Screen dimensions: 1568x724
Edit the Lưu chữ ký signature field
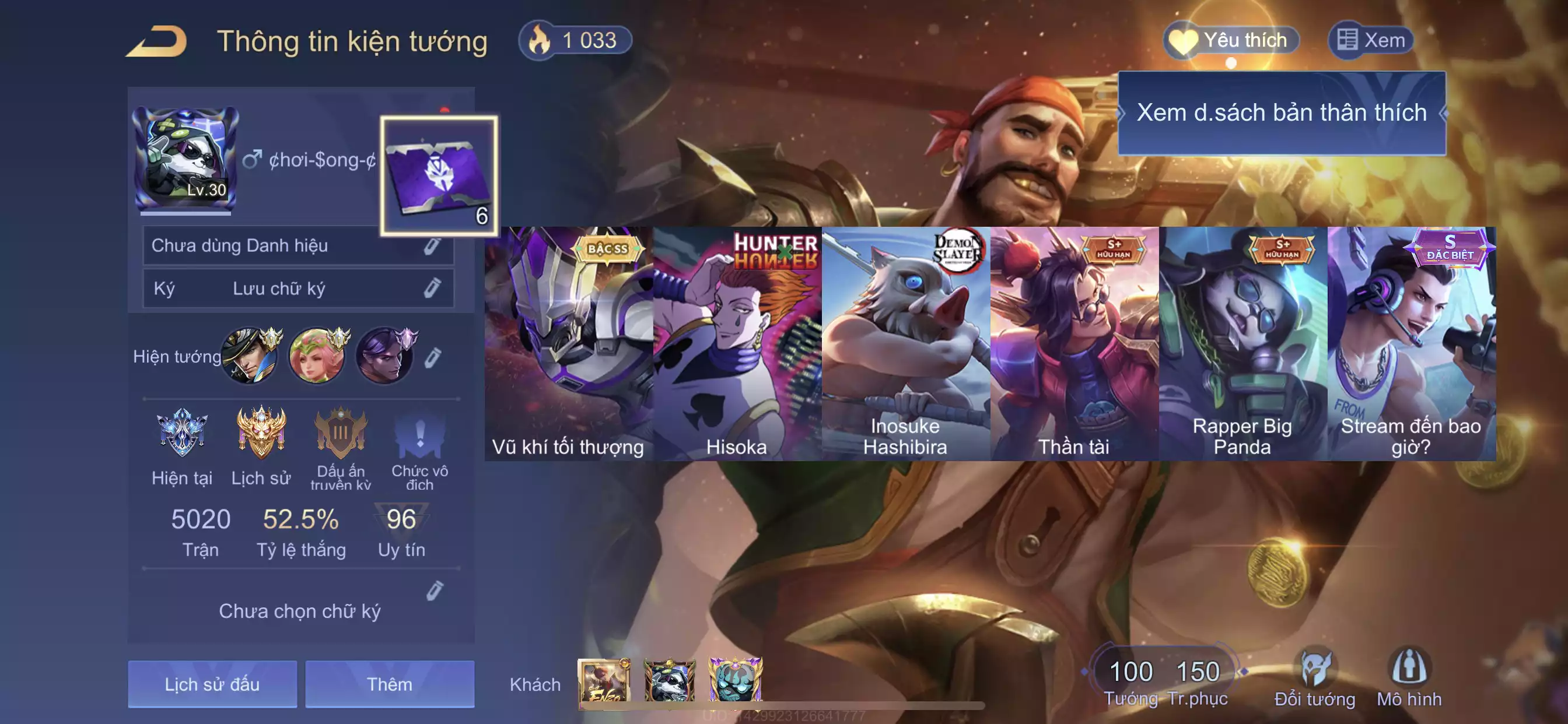432,289
